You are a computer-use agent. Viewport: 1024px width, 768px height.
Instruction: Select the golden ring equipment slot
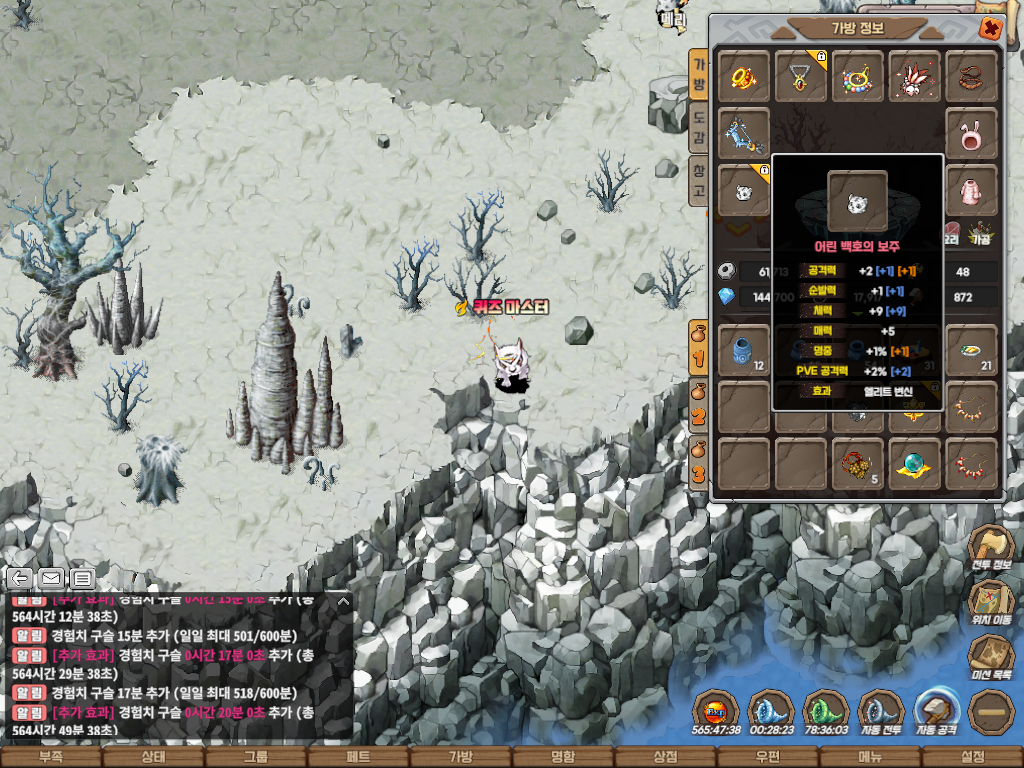click(x=743, y=76)
